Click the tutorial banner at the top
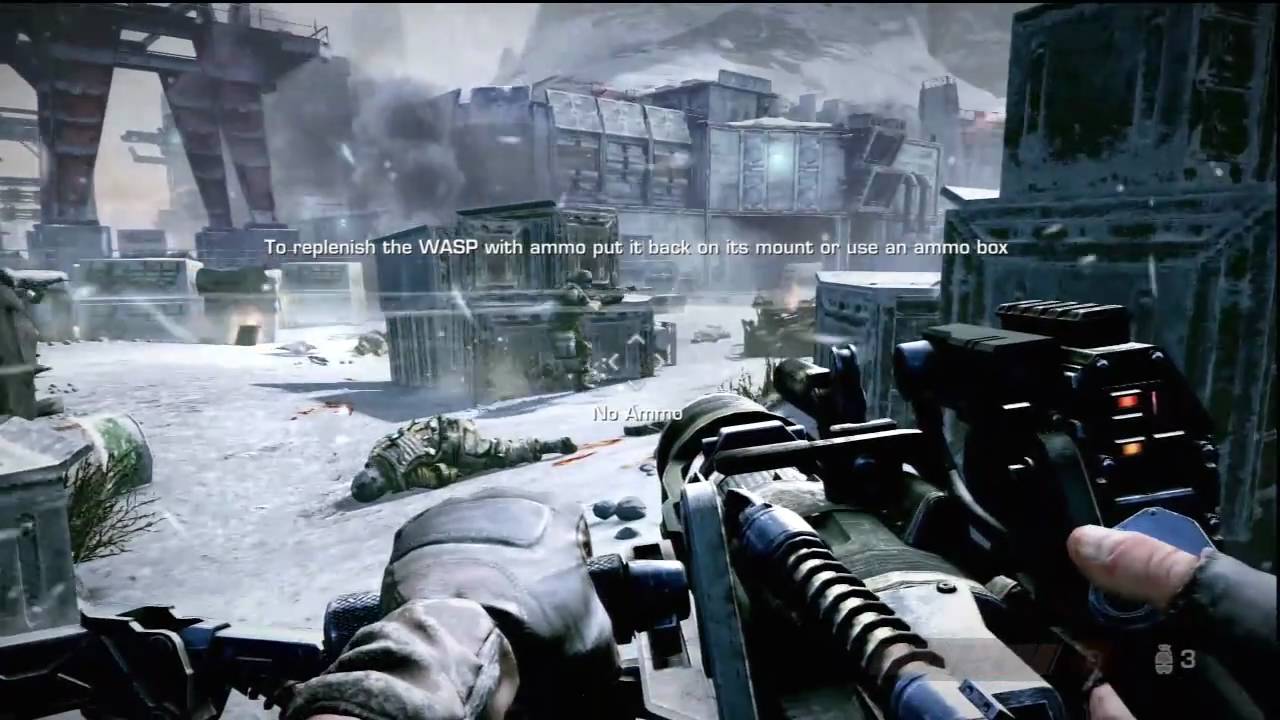 point(640,246)
